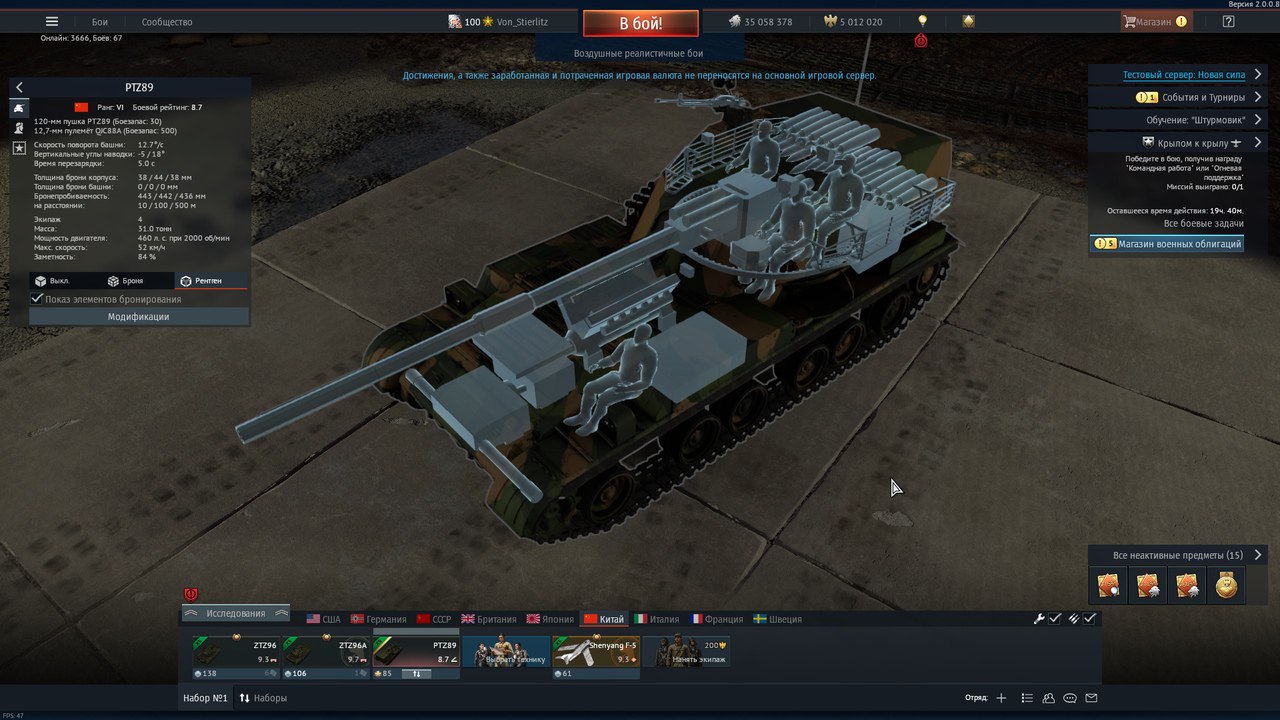Go back from the PTZ89 info card
The image size is (1280, 720).
click(19, 88)
